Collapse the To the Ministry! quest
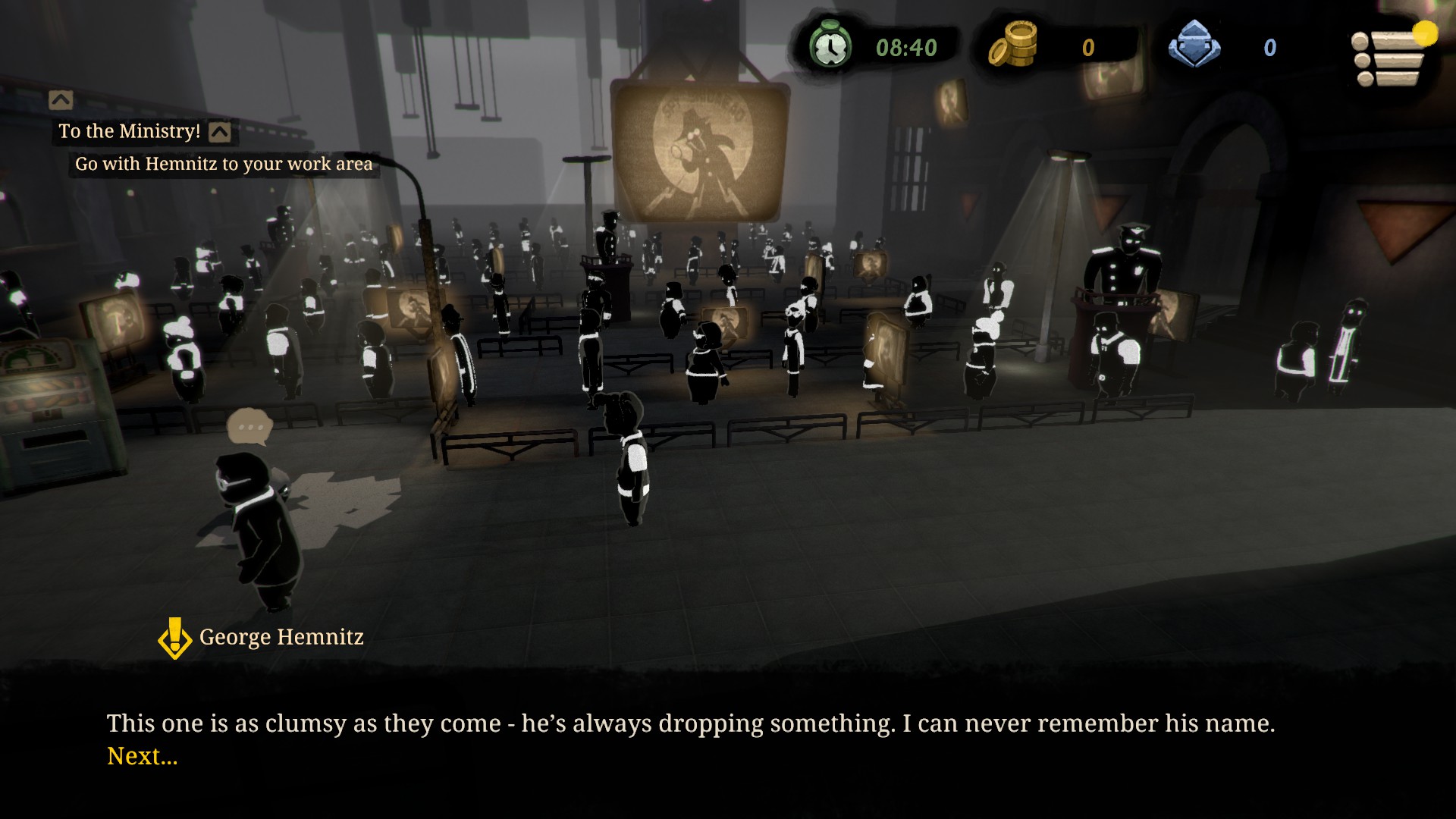The image size is (1456, 819). pyautogui.click(x=220, y=133)
